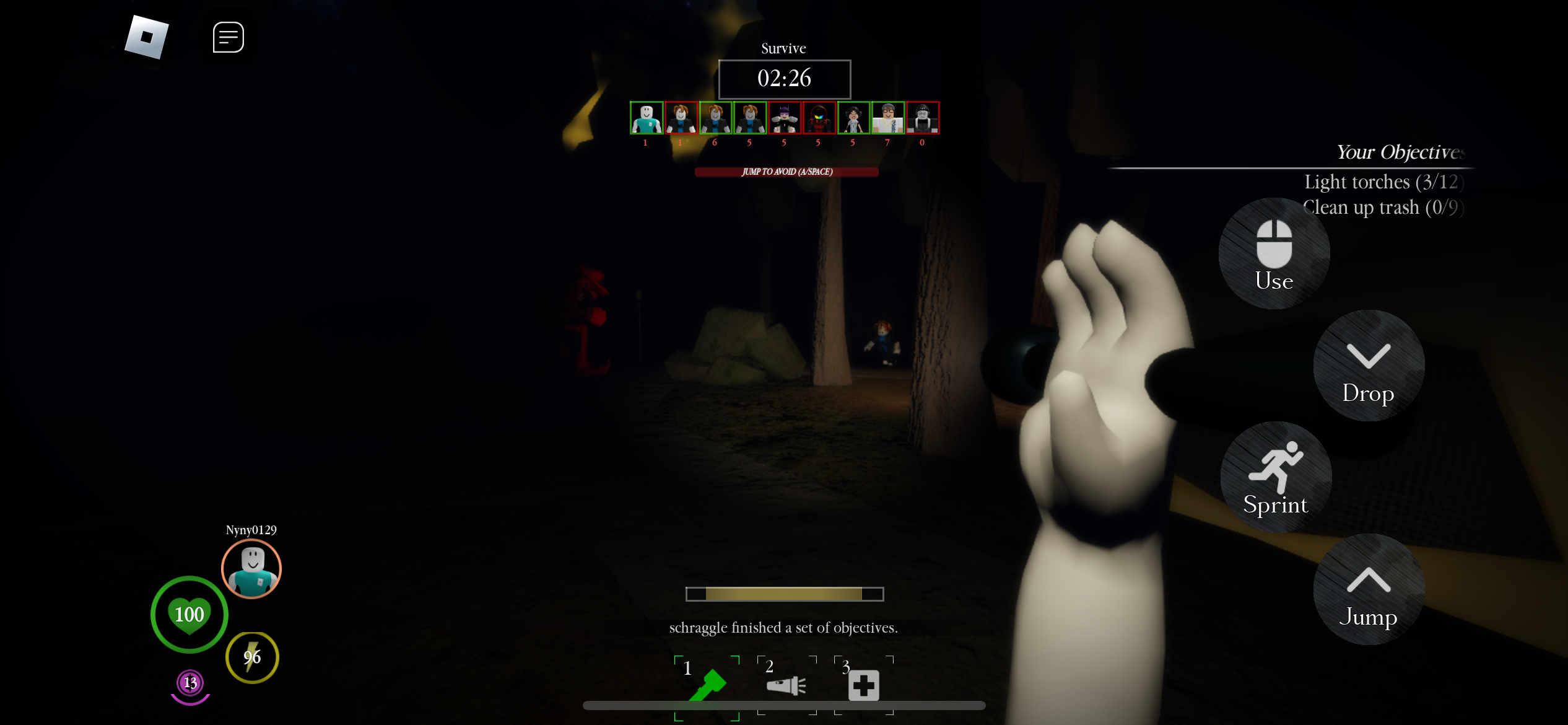Tap the Use button
Image resolution: width=1568 pixels, height=725 pixels.
click(1274, 254)
